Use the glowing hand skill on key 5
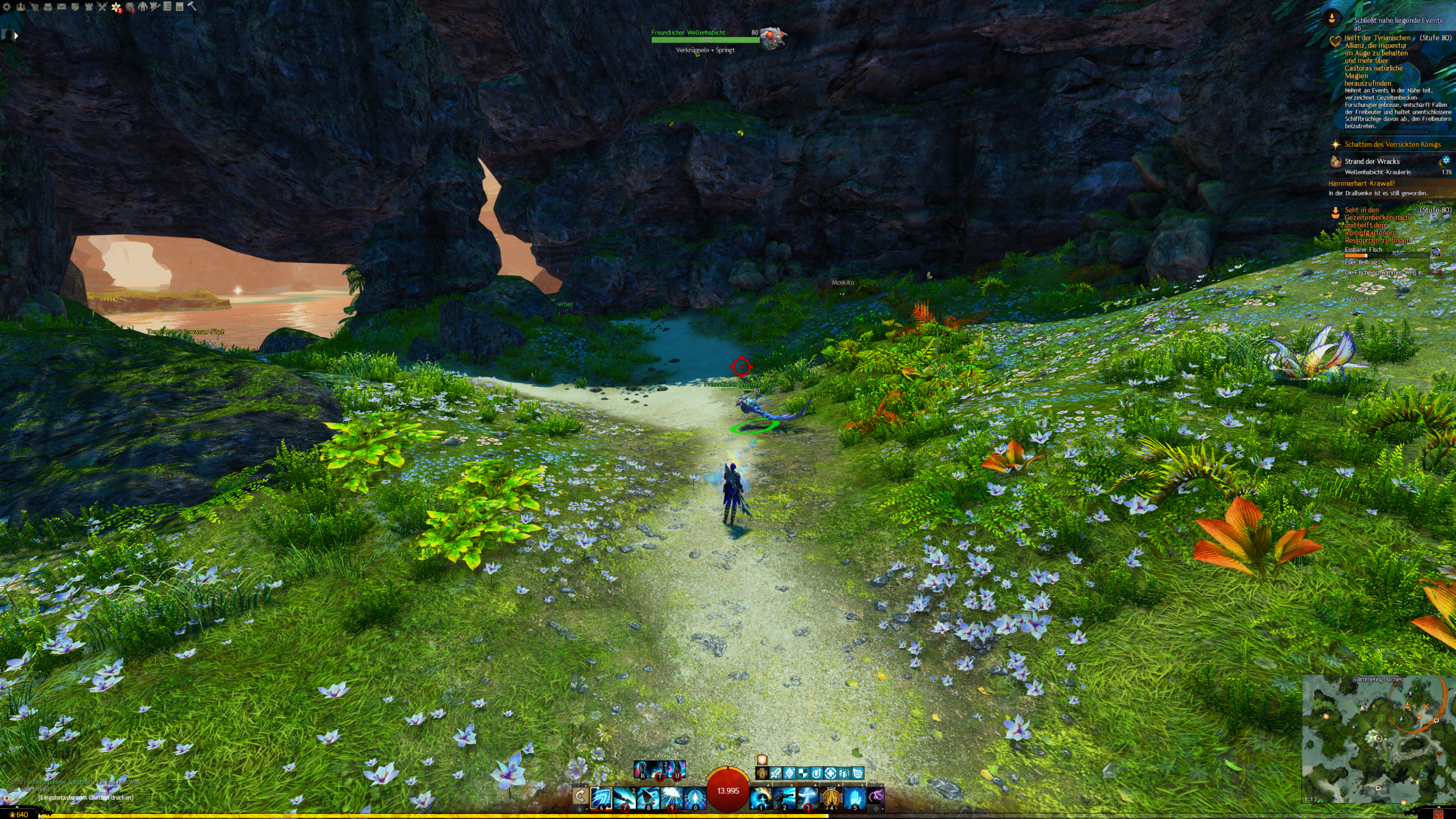 point(855,798)
